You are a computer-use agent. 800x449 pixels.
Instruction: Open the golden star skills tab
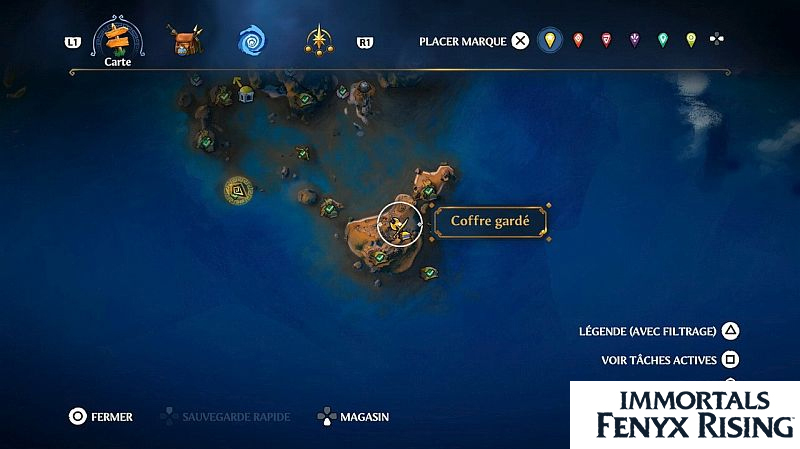tap(319, 41)
